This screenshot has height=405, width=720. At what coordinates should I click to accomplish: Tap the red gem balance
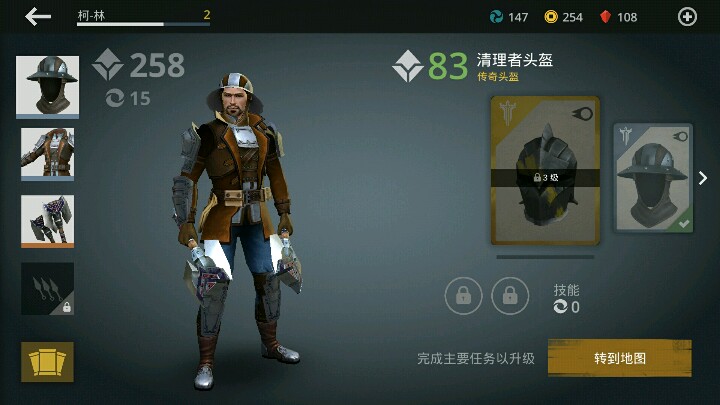click(x=617, y=17)
